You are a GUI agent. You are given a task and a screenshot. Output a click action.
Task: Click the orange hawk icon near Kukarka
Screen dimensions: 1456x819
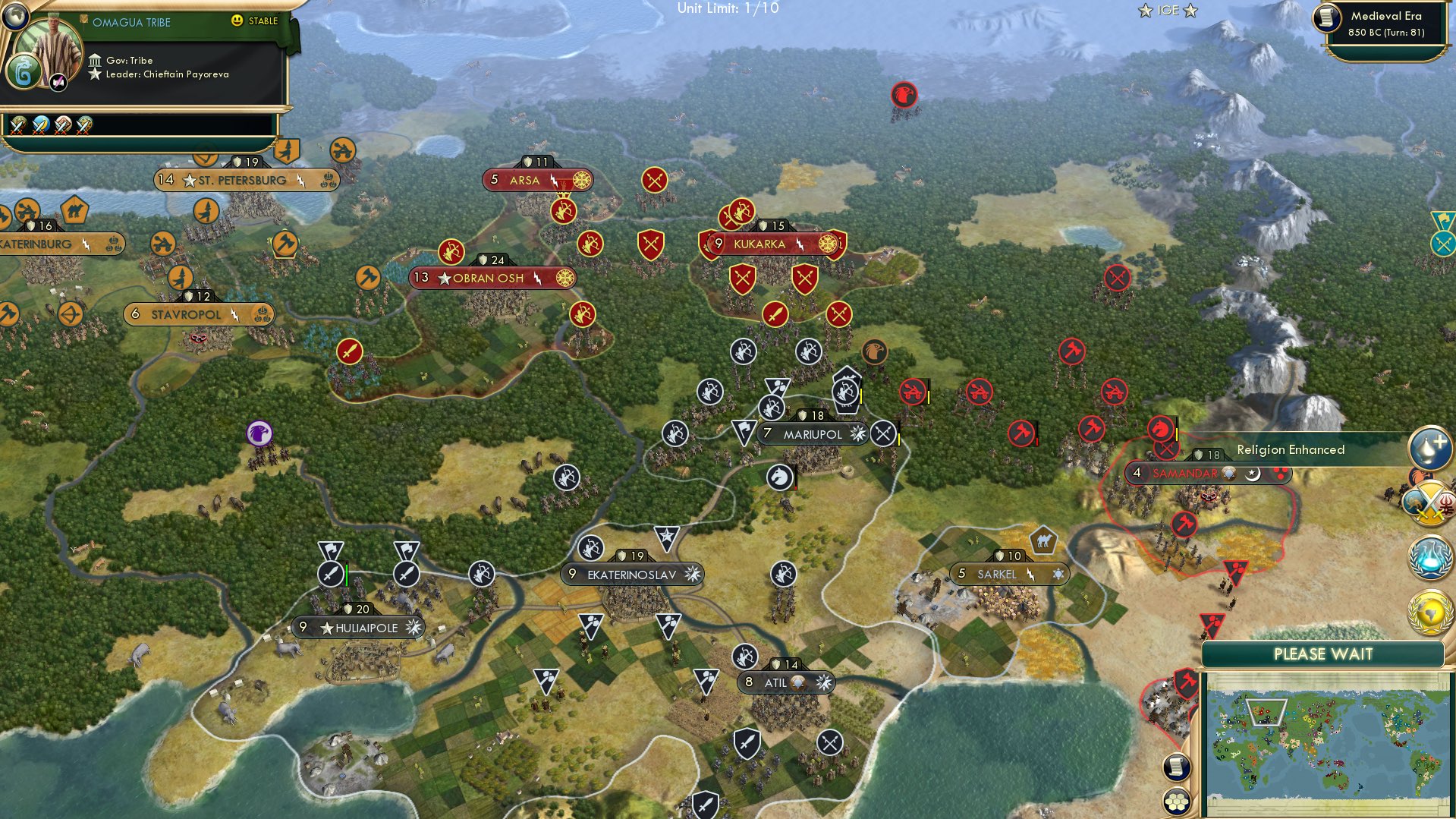874,350
